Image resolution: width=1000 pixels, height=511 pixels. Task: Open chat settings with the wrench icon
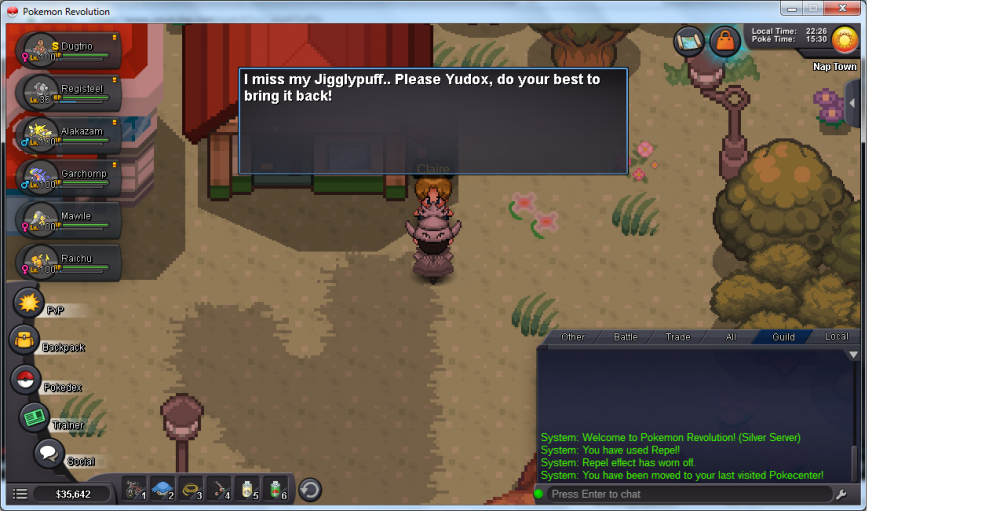[841, 494]
